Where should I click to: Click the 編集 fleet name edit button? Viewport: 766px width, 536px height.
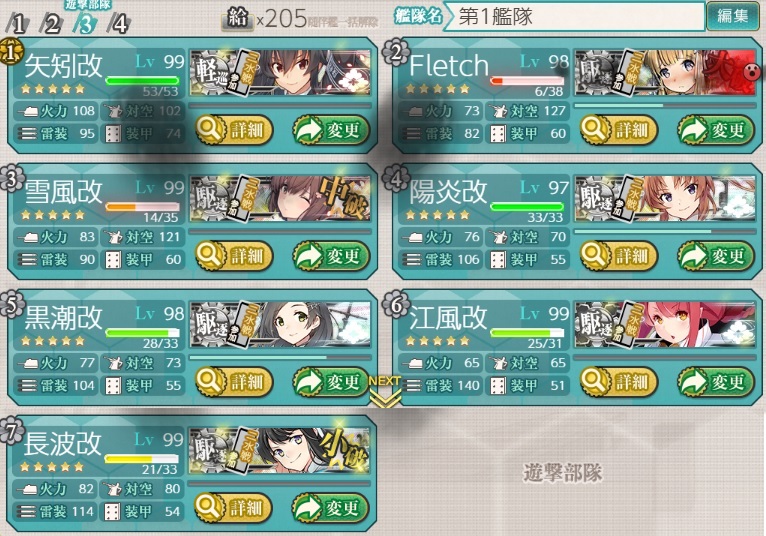pyautogui.click(x=732, y=15)
